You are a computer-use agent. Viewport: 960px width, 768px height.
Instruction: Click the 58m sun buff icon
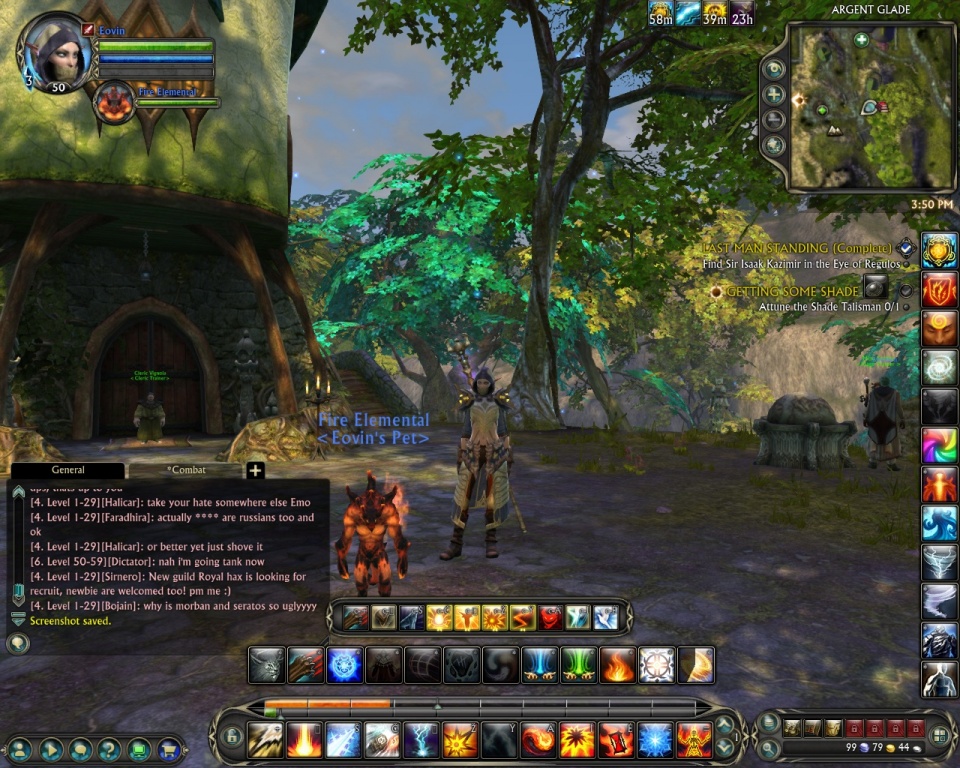[x=660, y=13]
